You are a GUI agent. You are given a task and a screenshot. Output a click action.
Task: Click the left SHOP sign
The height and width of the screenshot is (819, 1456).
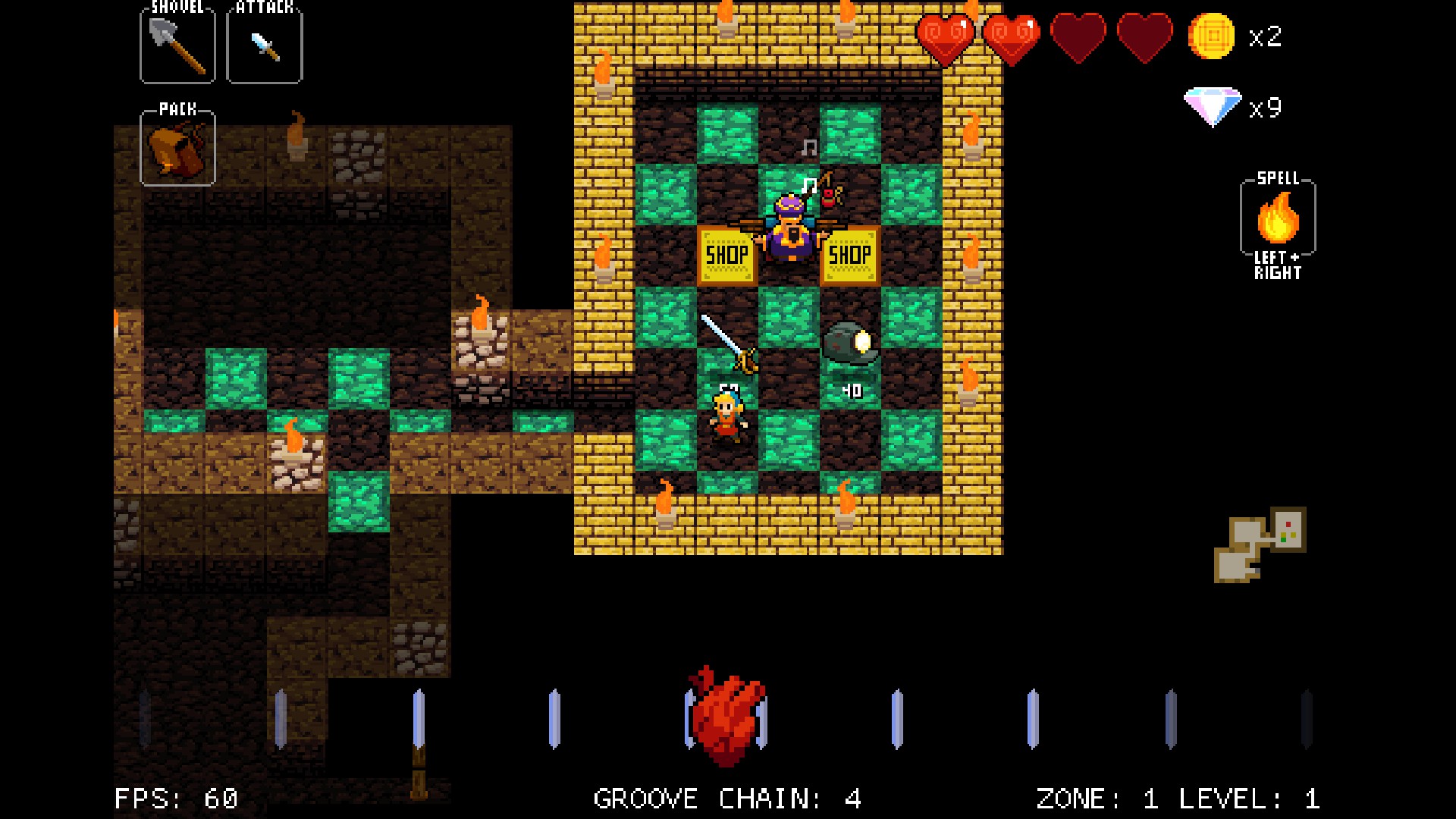(726, 256)
